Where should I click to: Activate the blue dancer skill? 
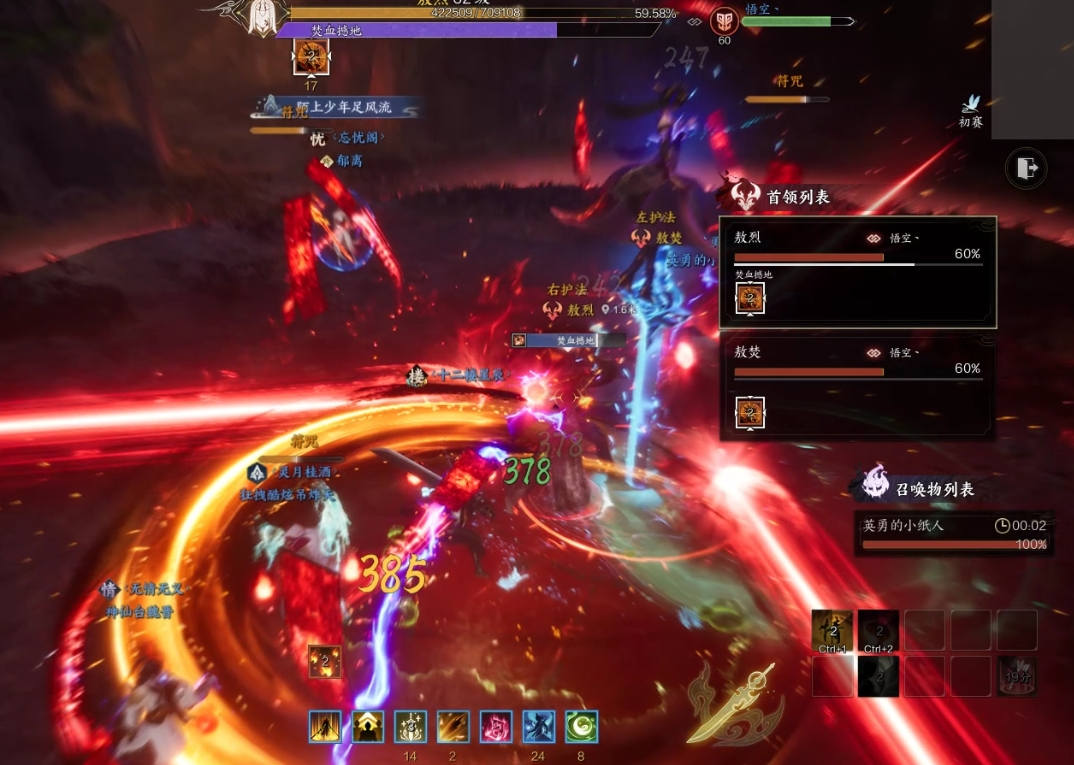click(x=539, y=726)
